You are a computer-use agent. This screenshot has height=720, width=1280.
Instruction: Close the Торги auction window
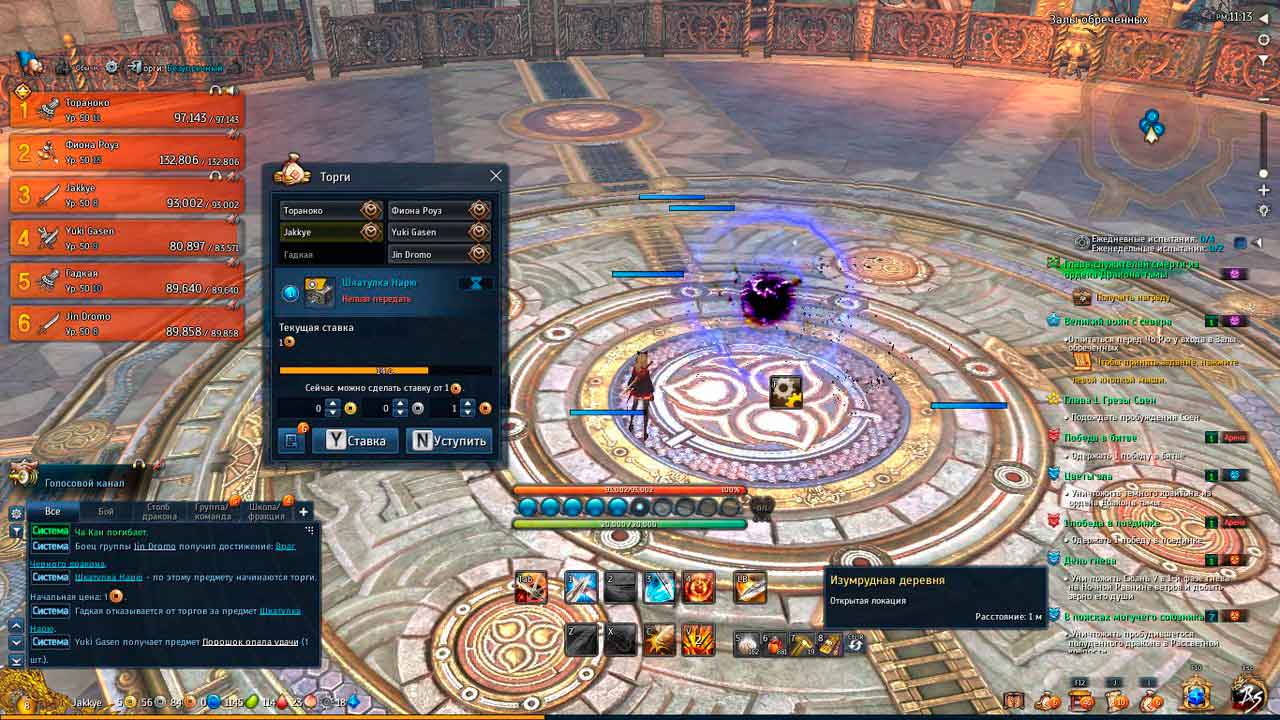coord(495,176)
